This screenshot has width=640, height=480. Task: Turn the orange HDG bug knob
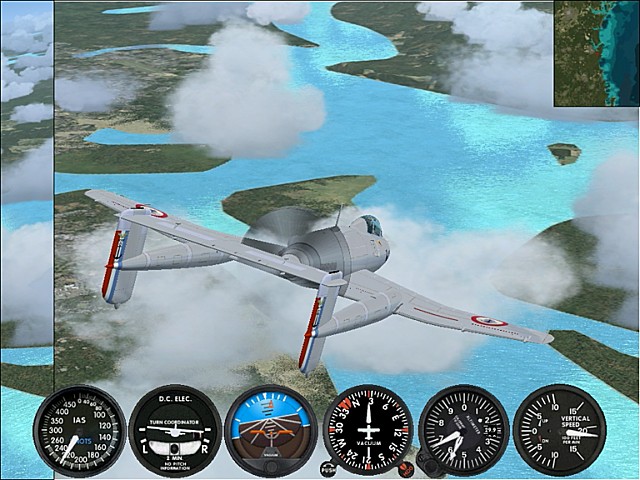tap(406, 468)
